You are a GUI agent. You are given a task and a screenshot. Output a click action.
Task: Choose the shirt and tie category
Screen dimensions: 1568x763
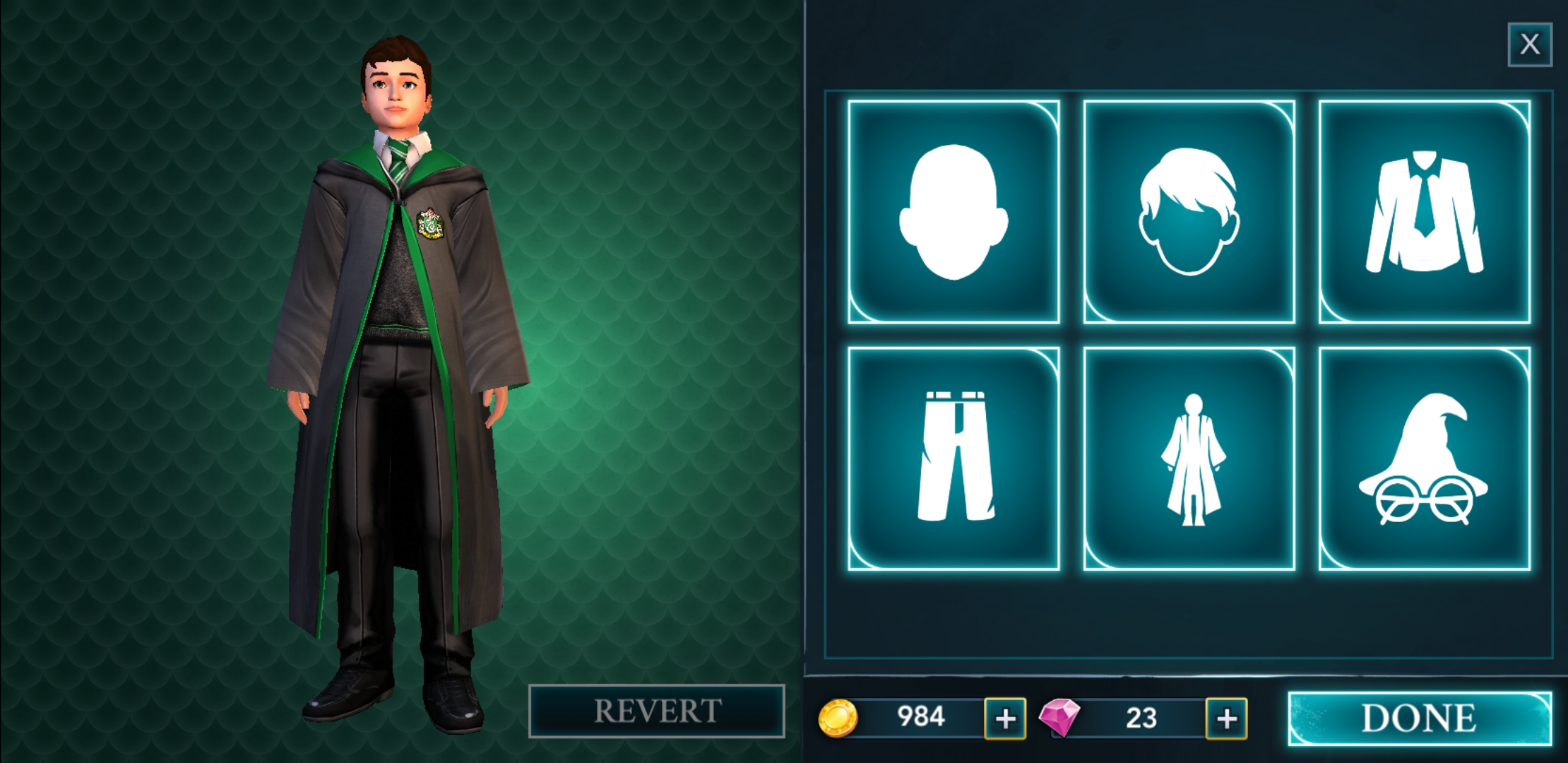pyautogui.click(x=1424, y=212)
